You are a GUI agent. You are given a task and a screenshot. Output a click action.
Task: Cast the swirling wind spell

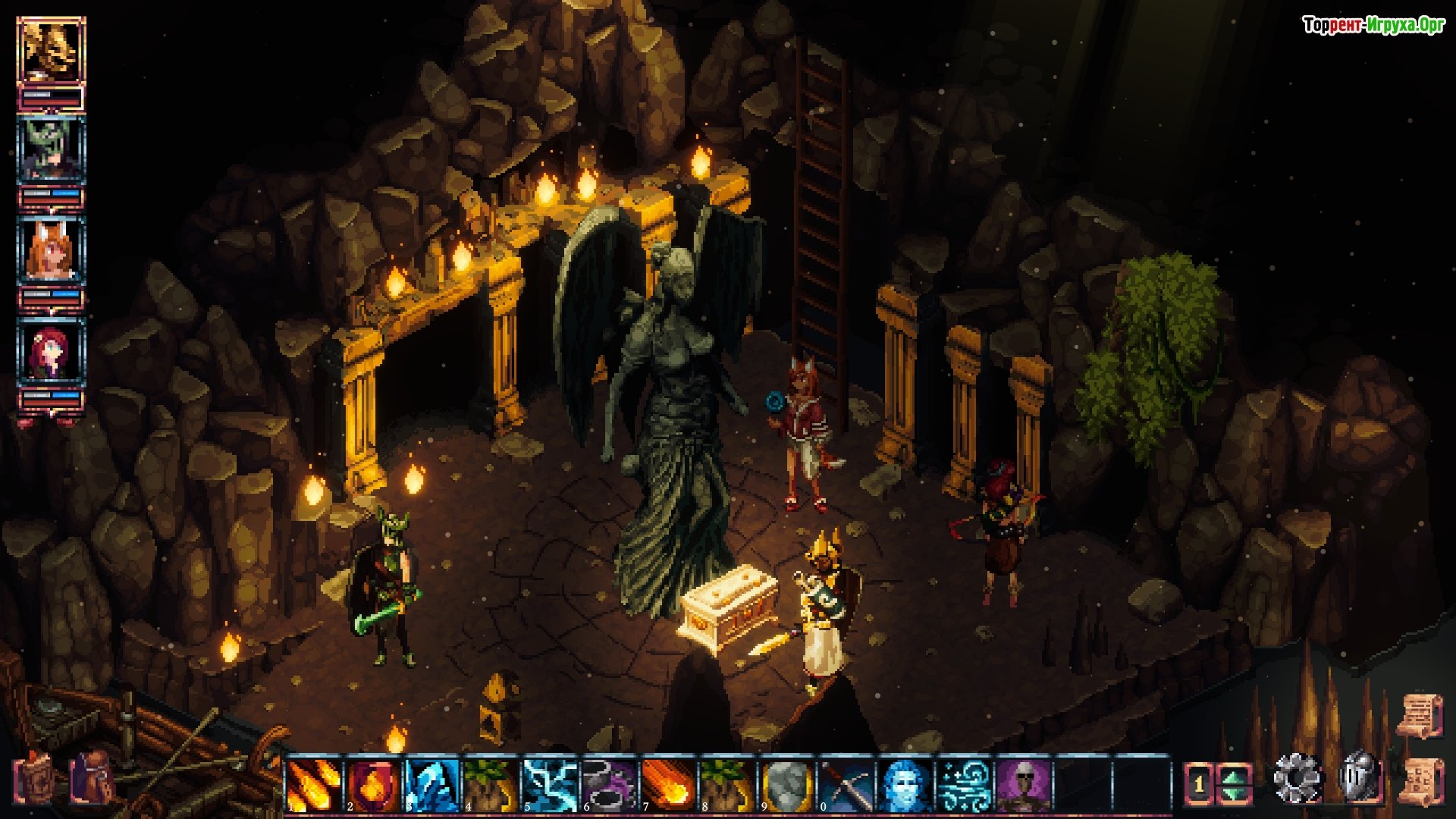pos(964,784)
